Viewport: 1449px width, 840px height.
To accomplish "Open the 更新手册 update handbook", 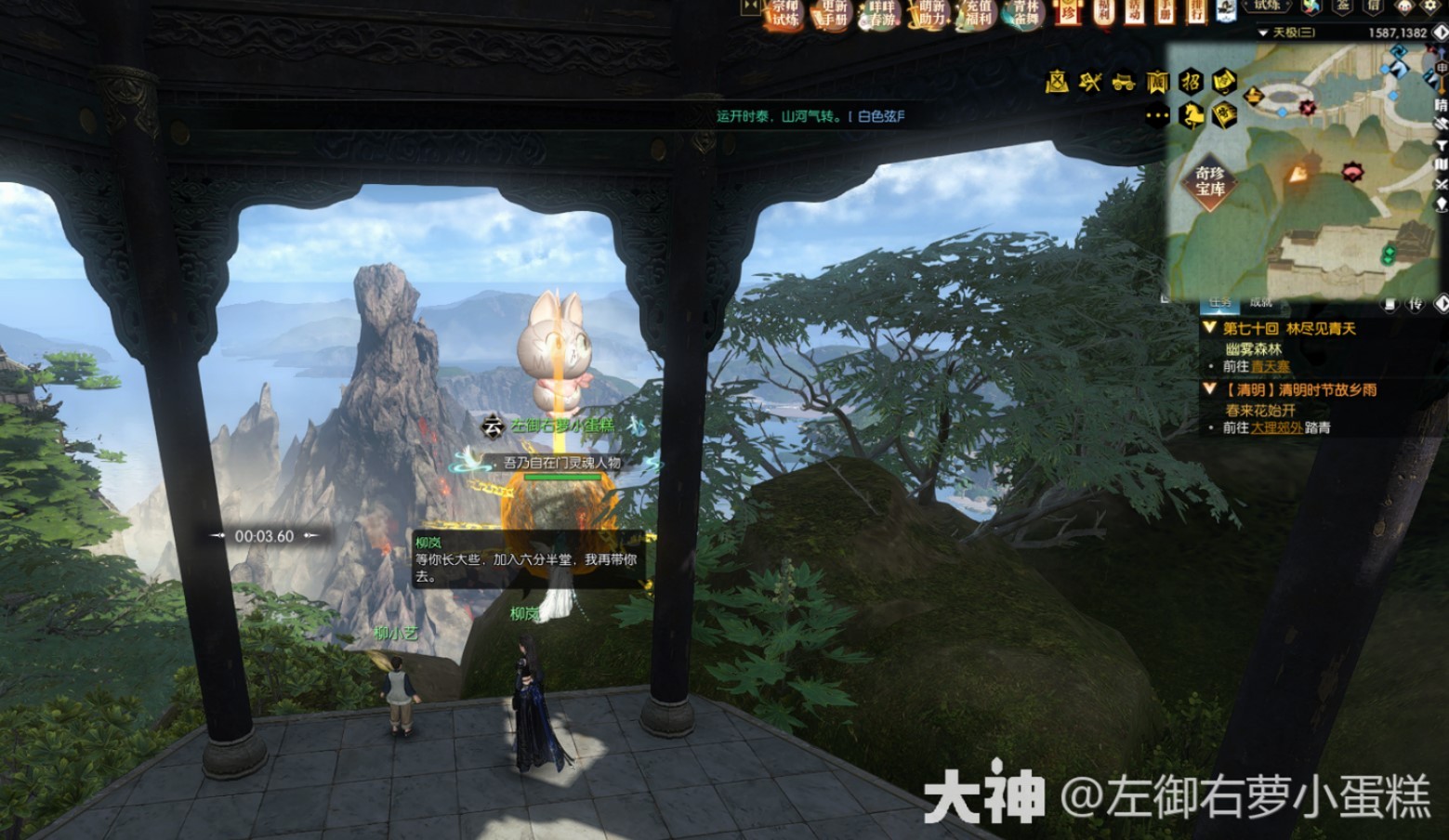I will coord(834,14).
